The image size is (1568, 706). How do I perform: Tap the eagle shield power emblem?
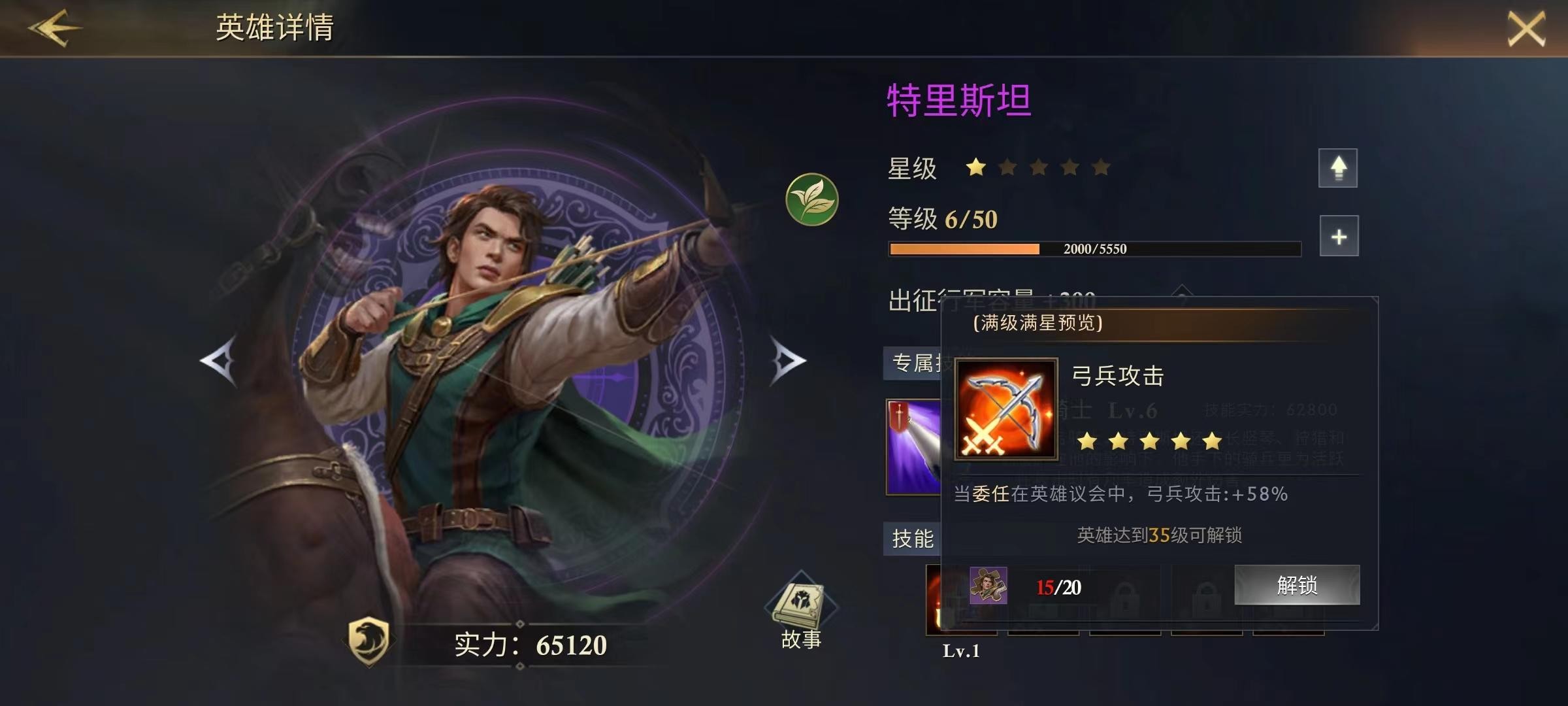pos(369,641)
